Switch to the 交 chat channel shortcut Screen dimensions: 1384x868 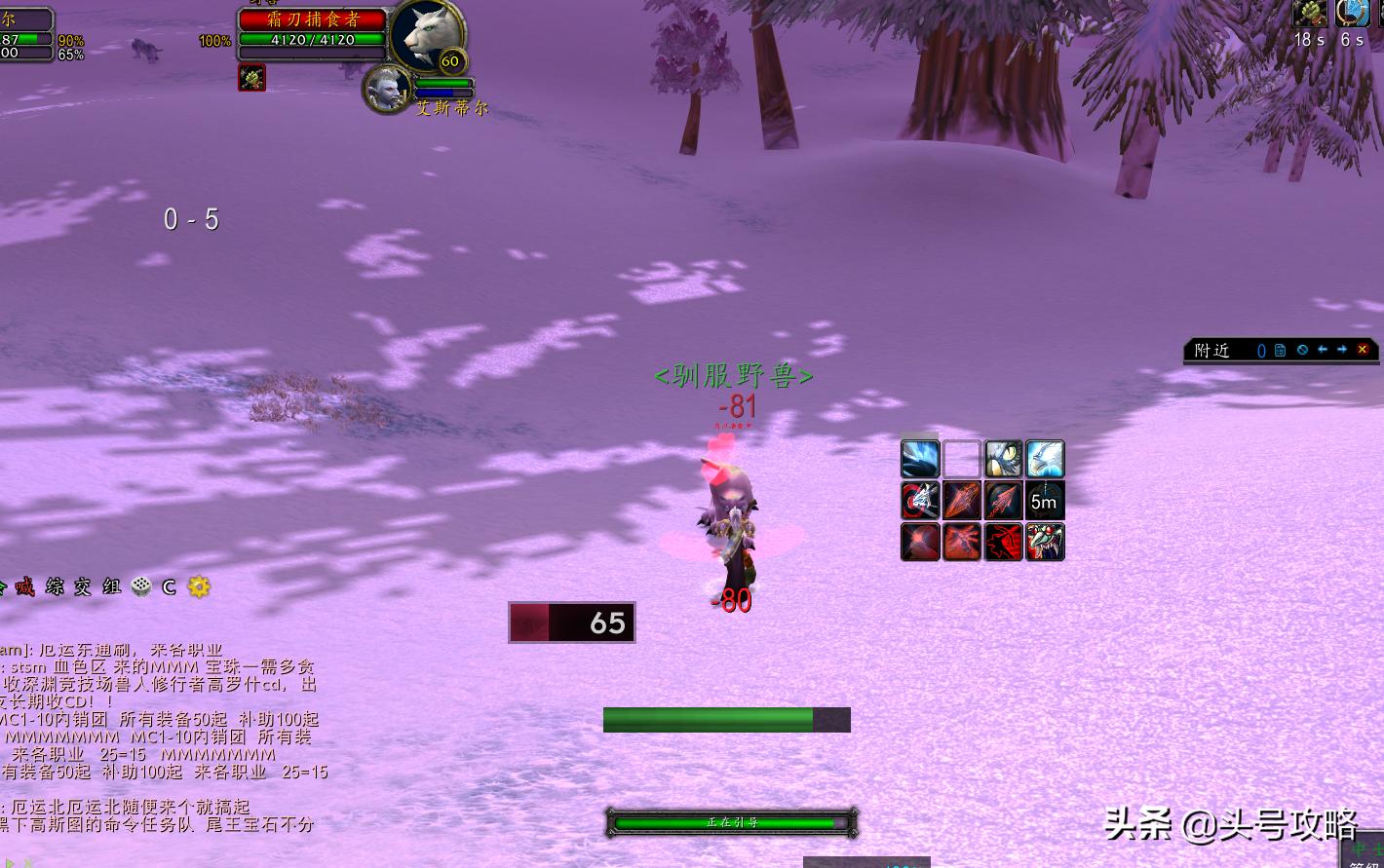click(83, 586)
